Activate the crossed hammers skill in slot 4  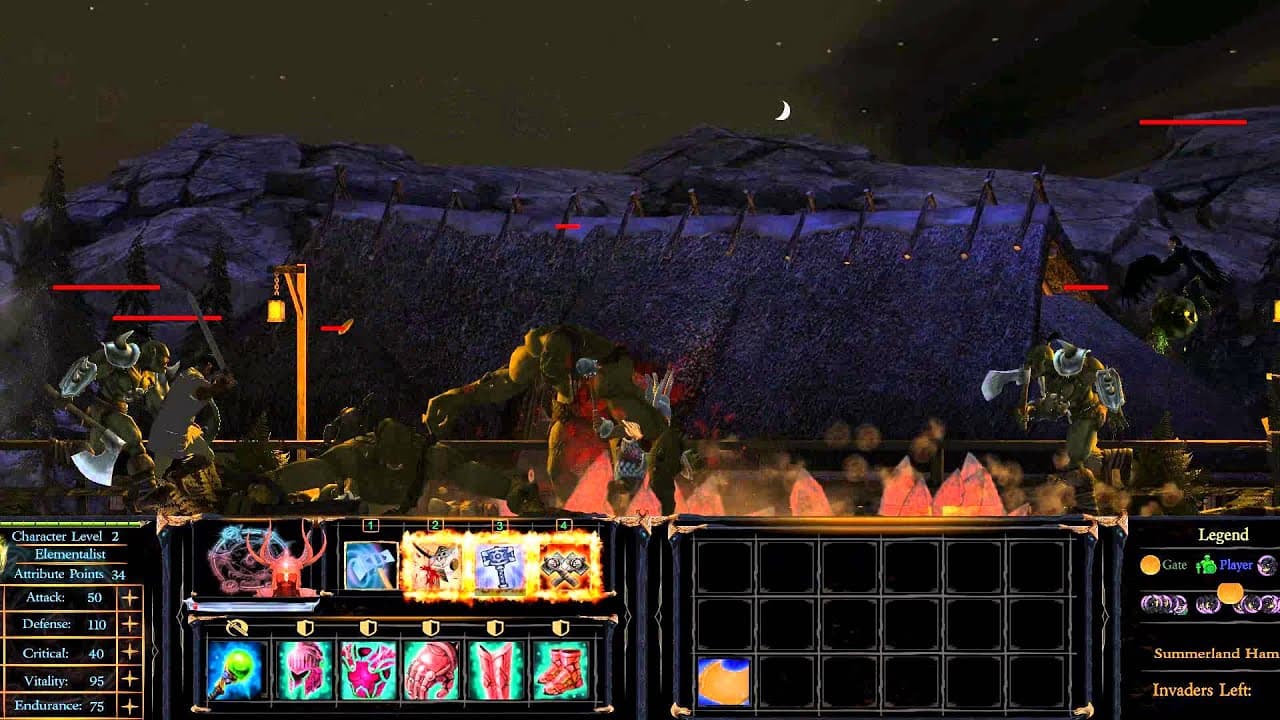click(x=565, y=565)
